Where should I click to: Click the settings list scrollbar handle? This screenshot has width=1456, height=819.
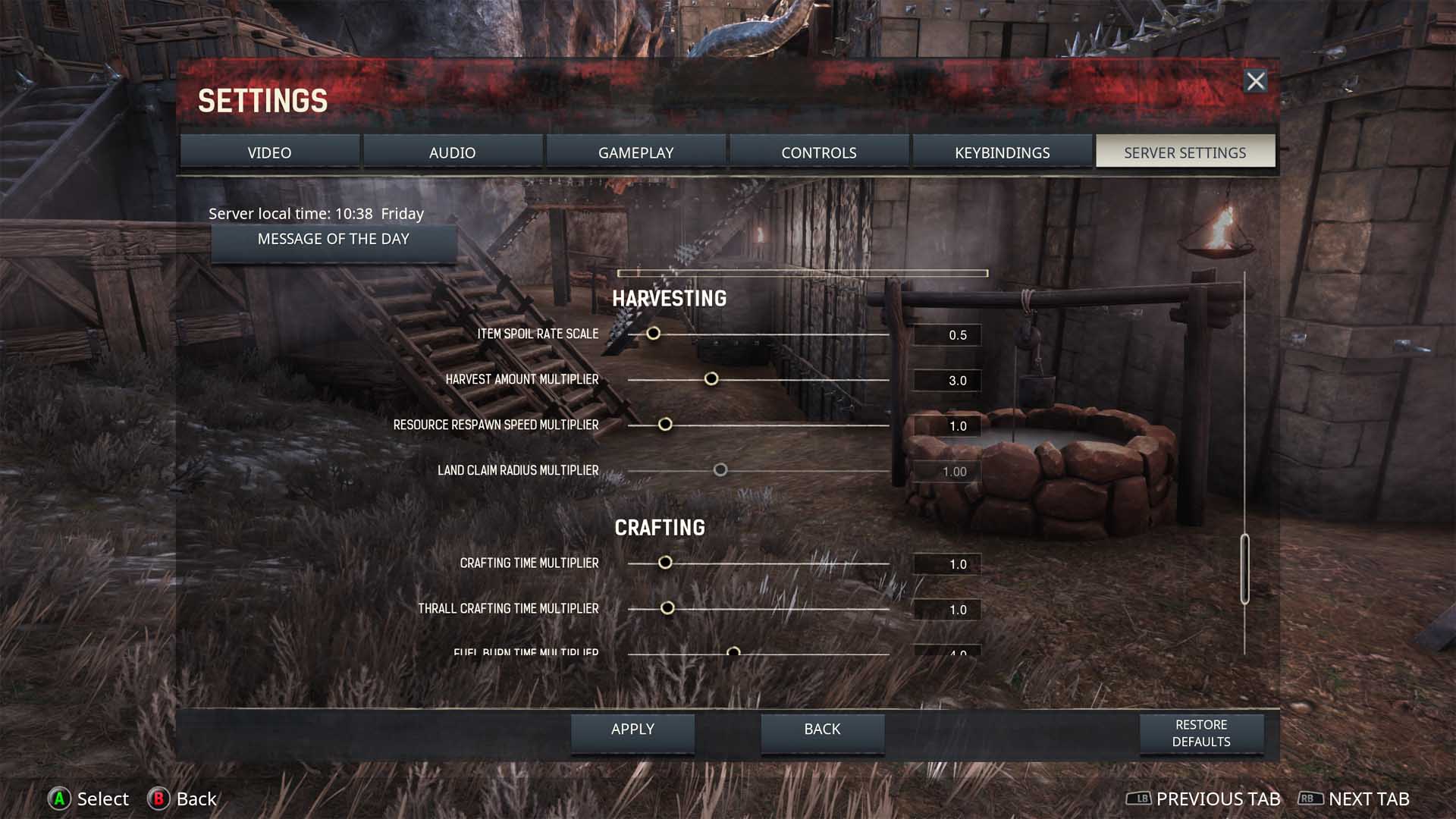click(1244, 569)
